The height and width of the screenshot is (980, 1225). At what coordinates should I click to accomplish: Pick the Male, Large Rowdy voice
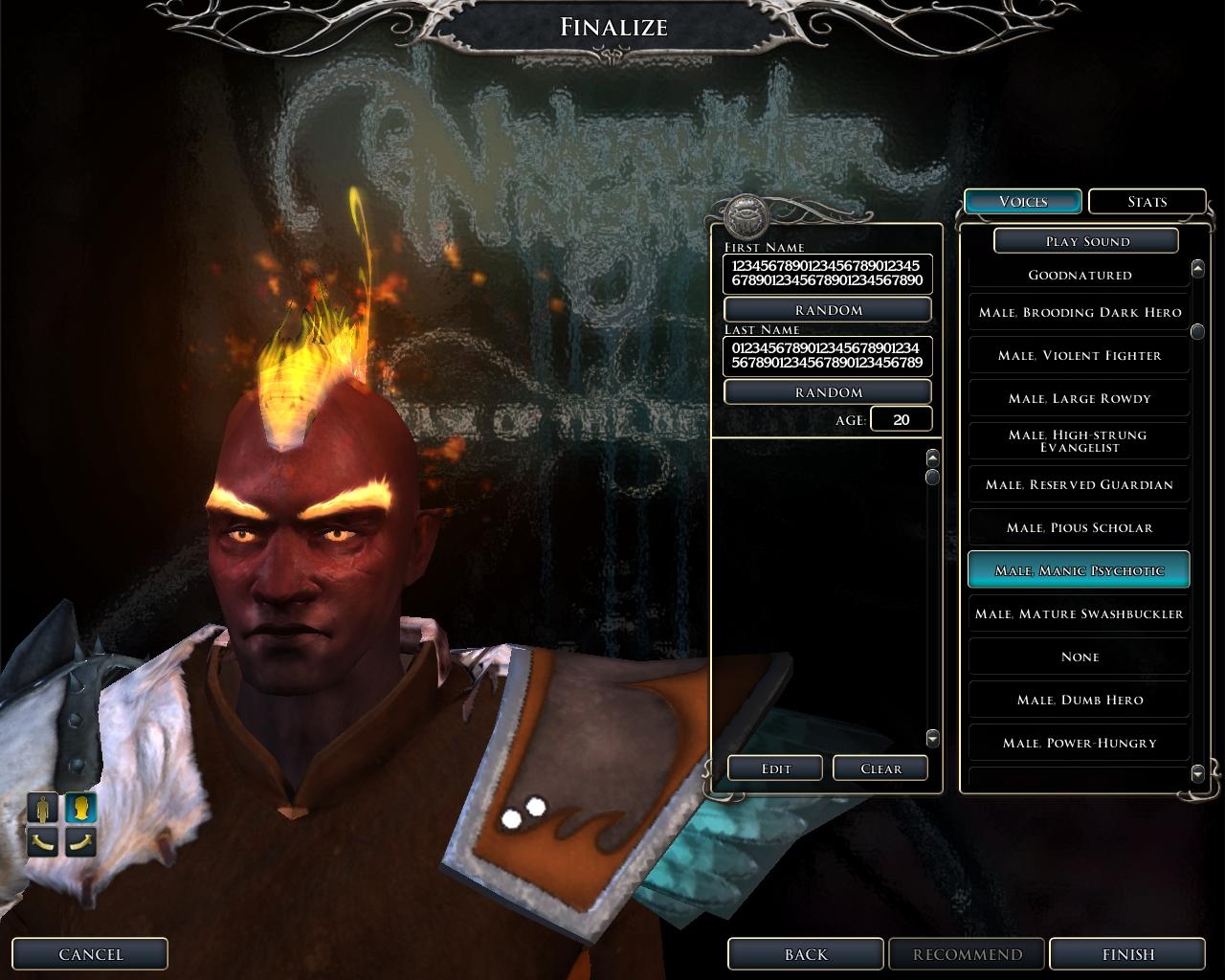click(x=1079, y=399)
